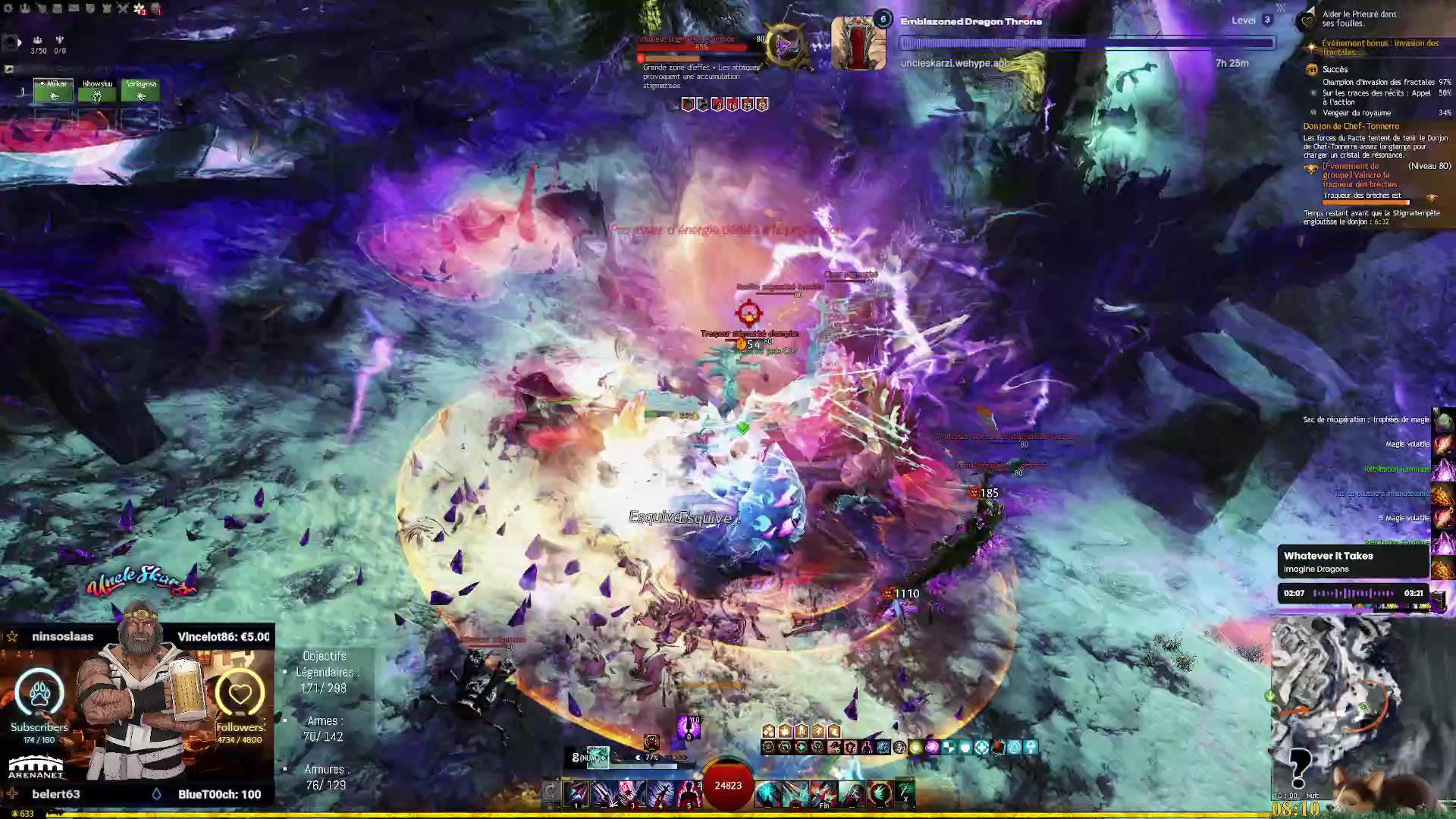Open the game menu gear icon
Viewport: 1456px width, 819px height.
pyautogui.click(x=8, y=8)
